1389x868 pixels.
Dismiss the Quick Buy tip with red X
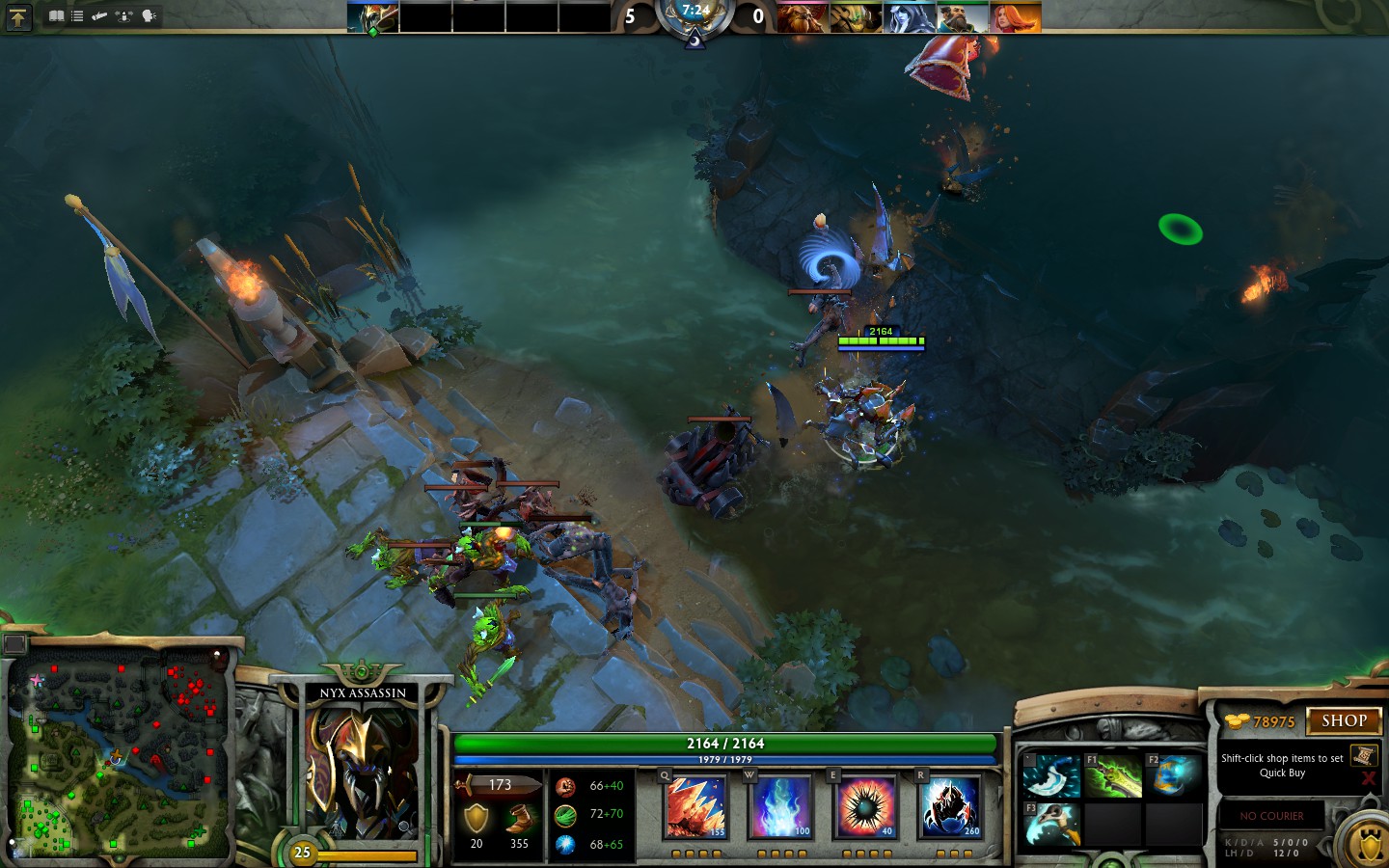pos(1371,779)
